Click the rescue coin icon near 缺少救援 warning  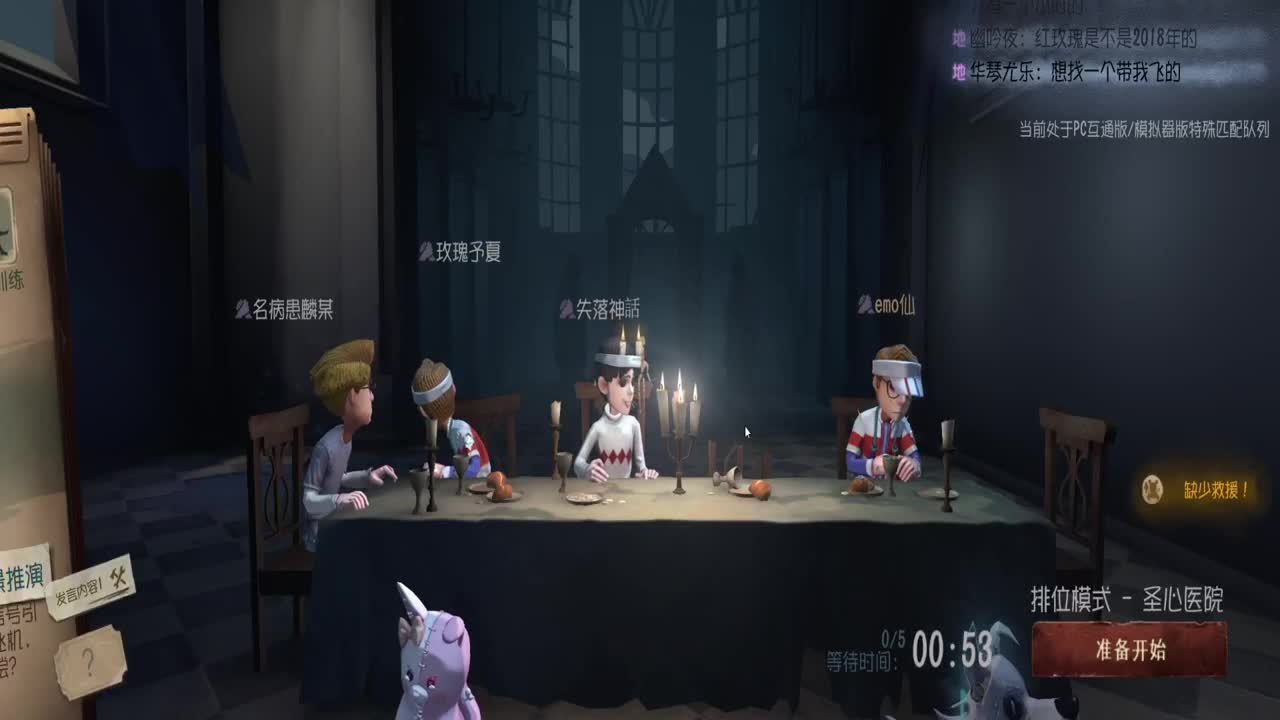coord(1152,489)
